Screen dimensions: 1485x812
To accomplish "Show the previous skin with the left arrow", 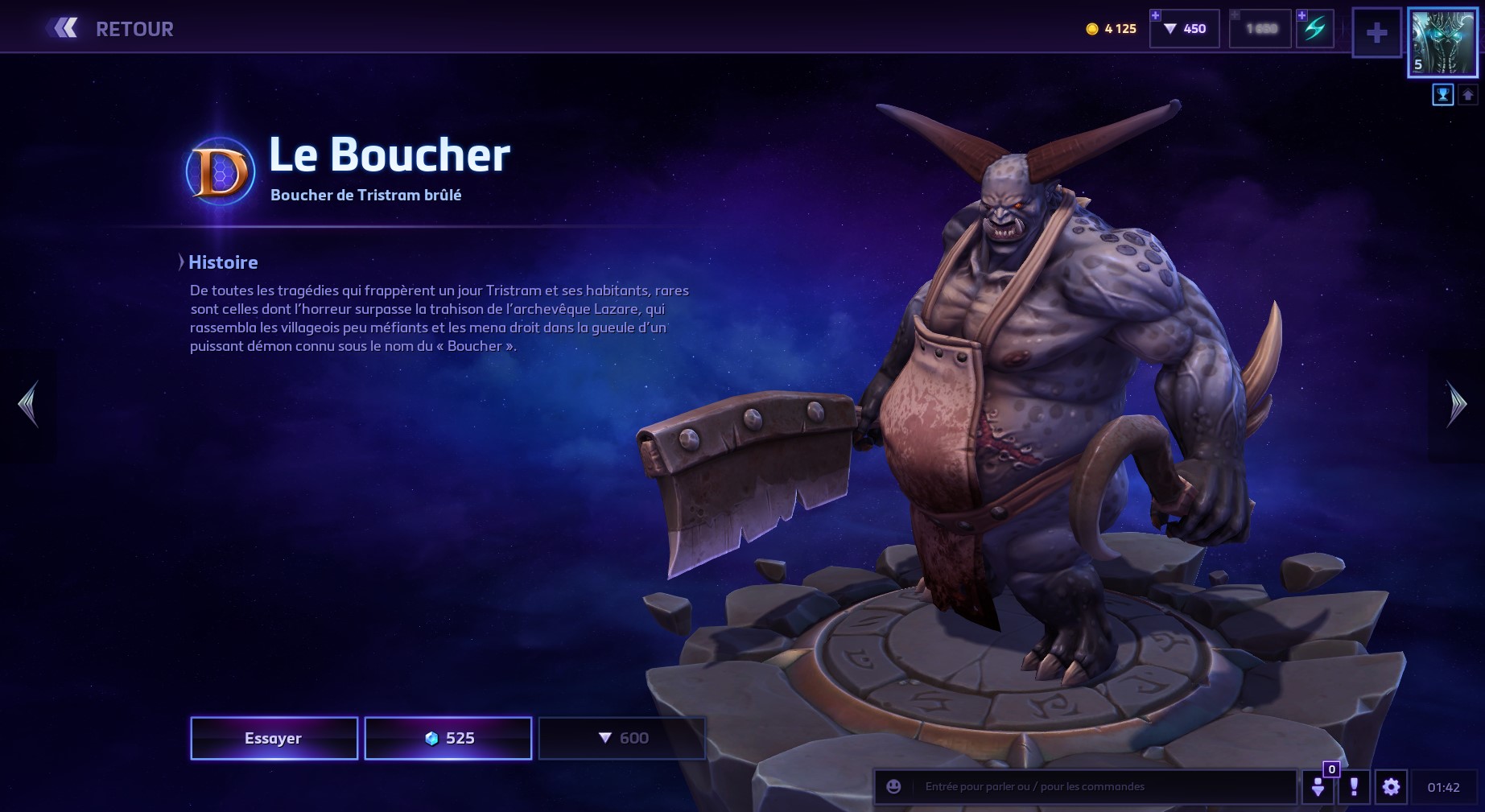I will pos(28,404).
